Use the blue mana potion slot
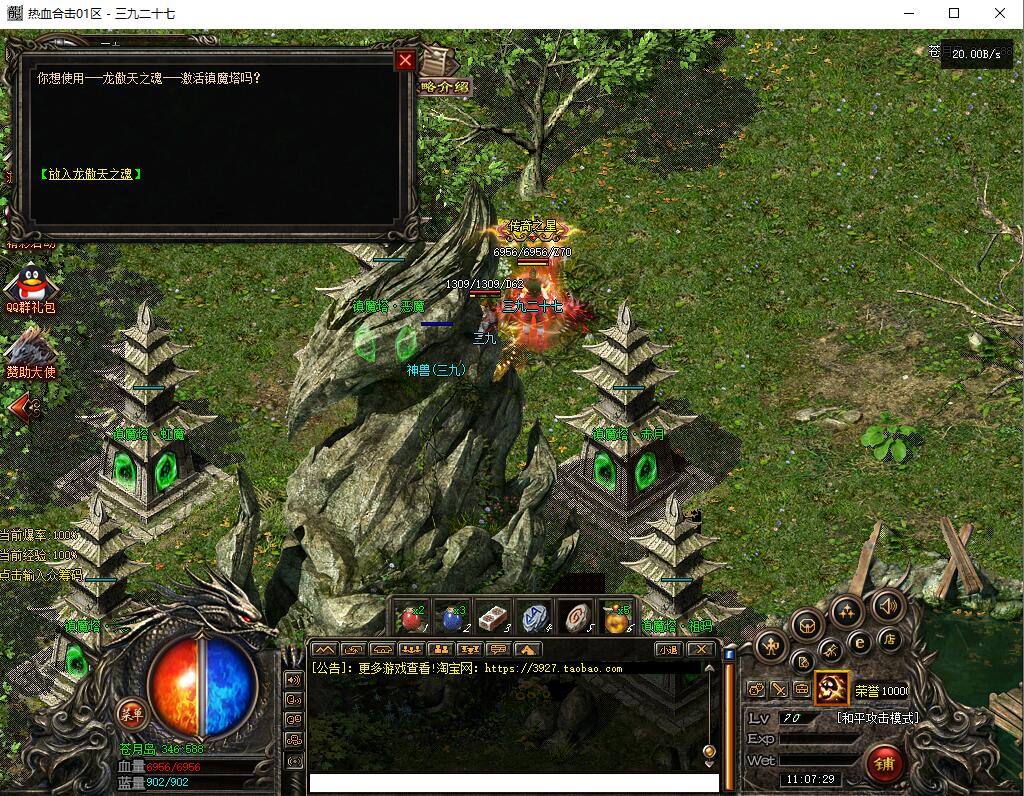This screenshot has width=1024, height=796. (x=455, y=617)
